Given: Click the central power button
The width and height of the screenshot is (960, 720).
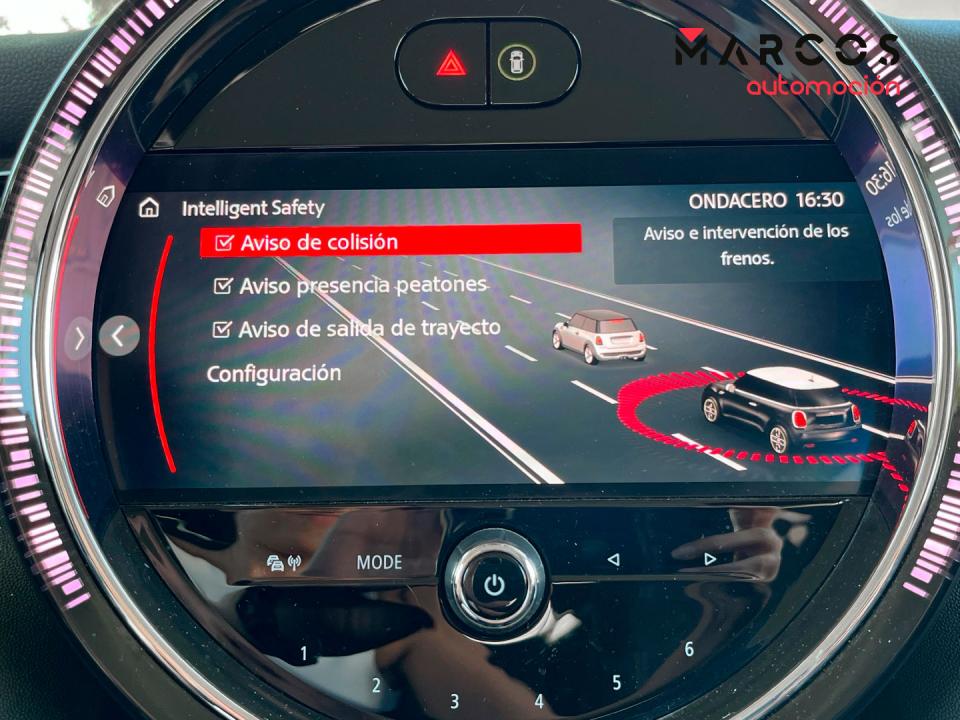Looking at the screenshot, I should pos(495,585).
